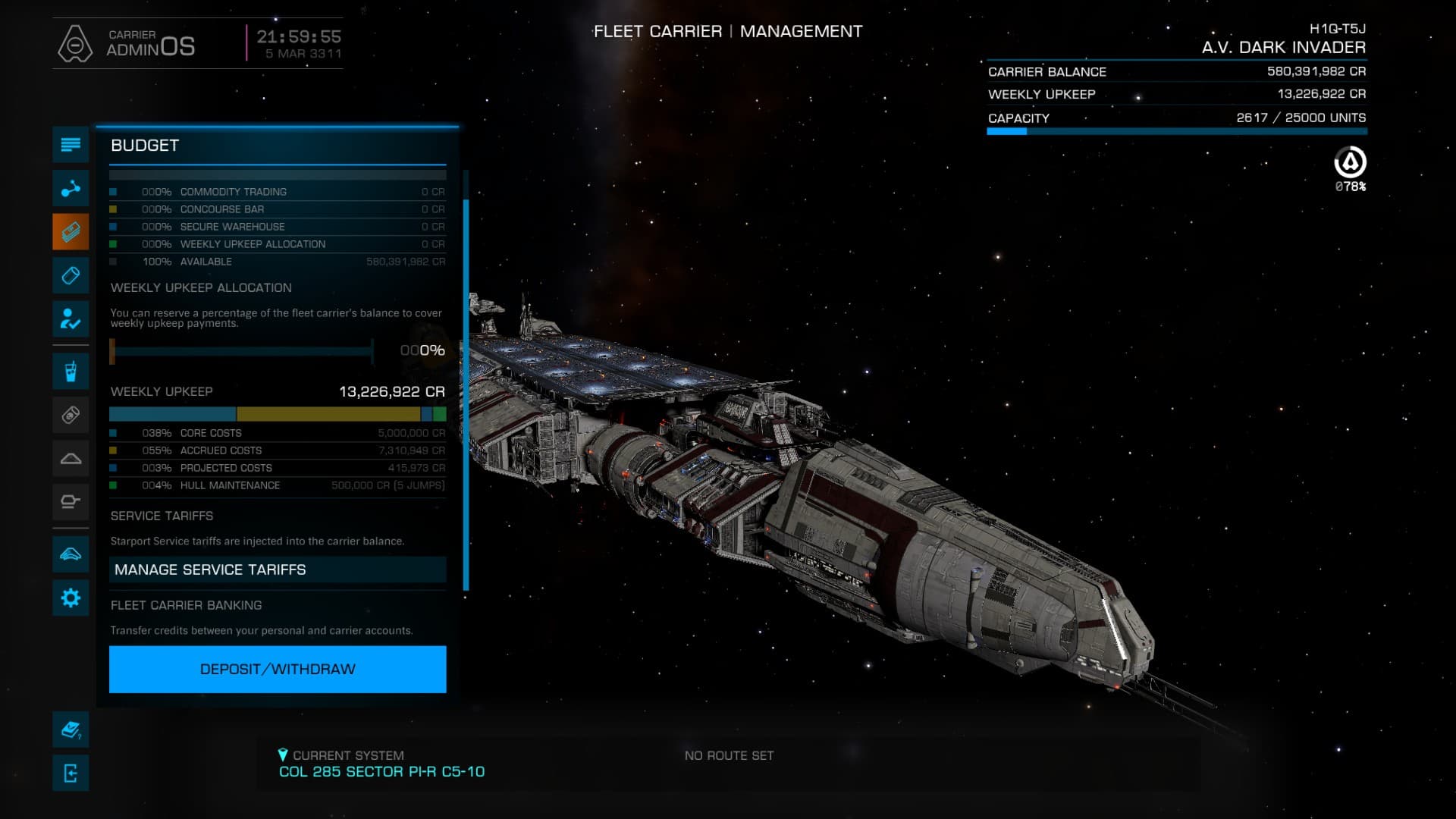1456x819 pixels.
Task: Switch to the navigation route tab
Action: (x=71, y=188)
